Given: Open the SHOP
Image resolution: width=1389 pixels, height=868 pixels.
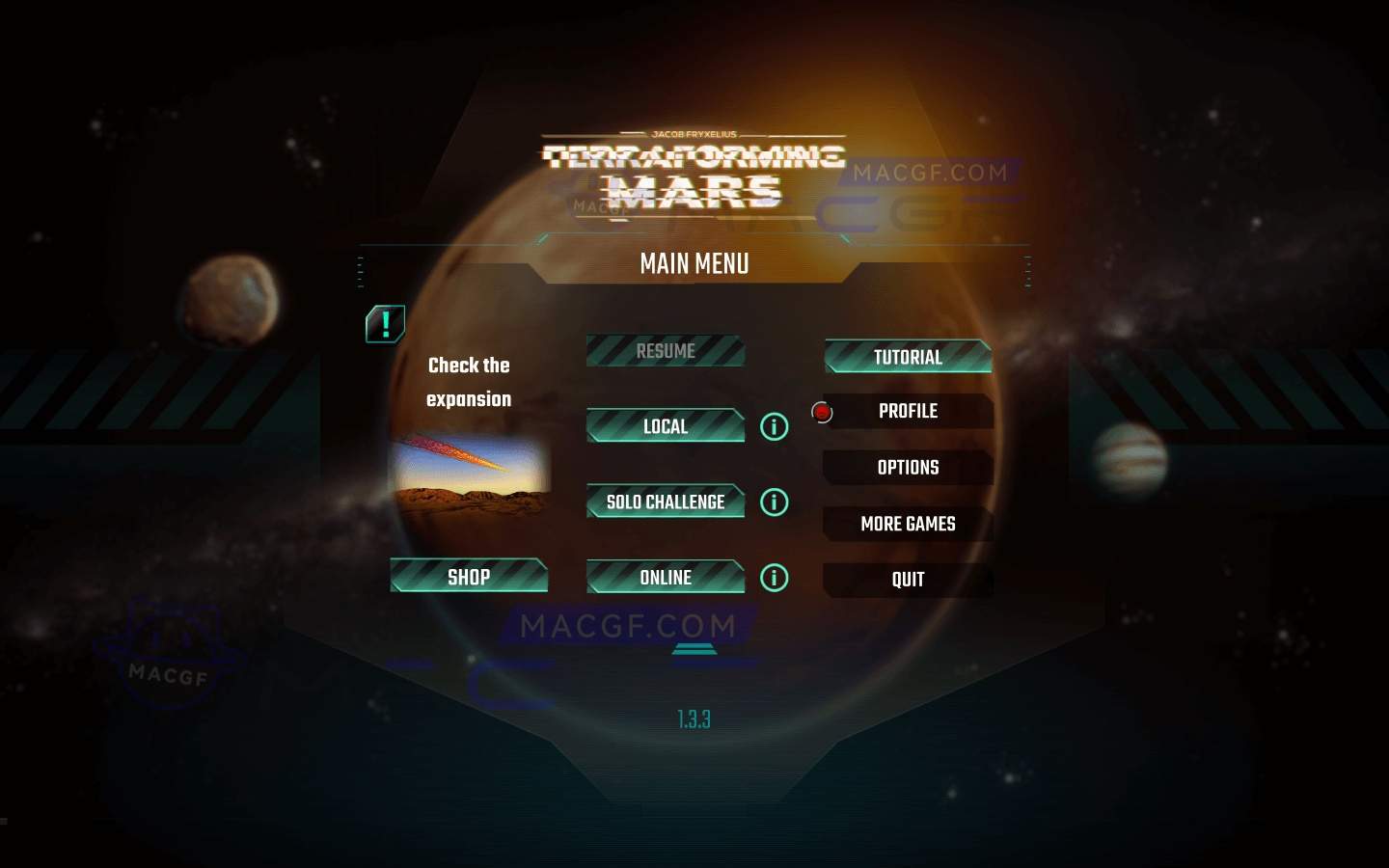Looking at the screenshot, I should (469, 577).
